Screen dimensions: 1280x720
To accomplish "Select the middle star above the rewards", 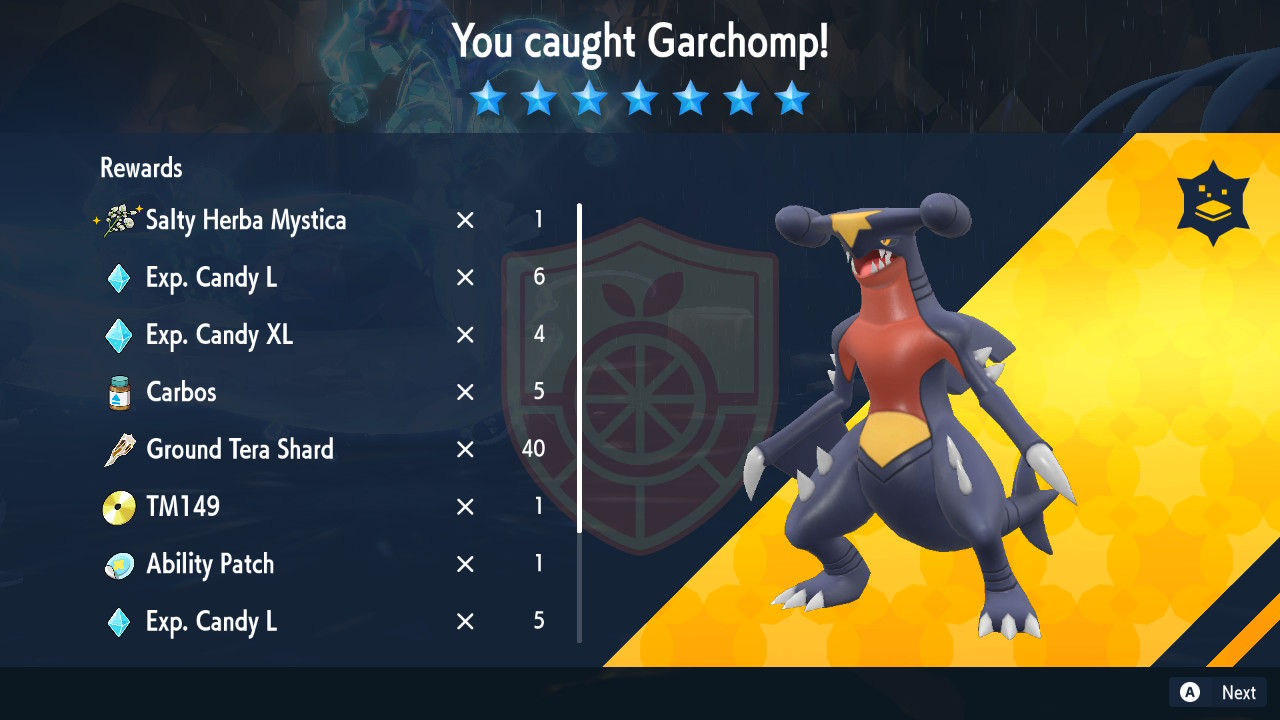I will pos(640,98).
